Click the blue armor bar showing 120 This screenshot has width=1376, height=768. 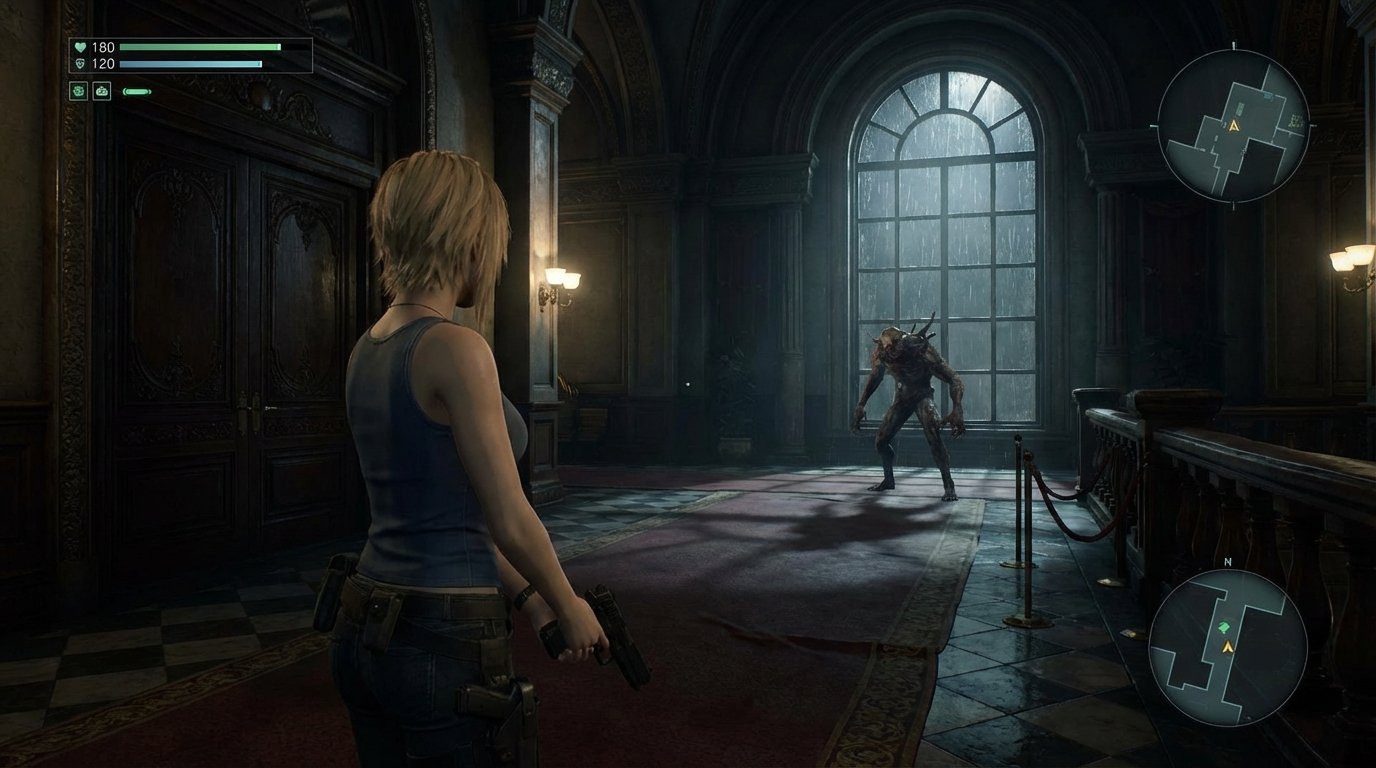191,62
